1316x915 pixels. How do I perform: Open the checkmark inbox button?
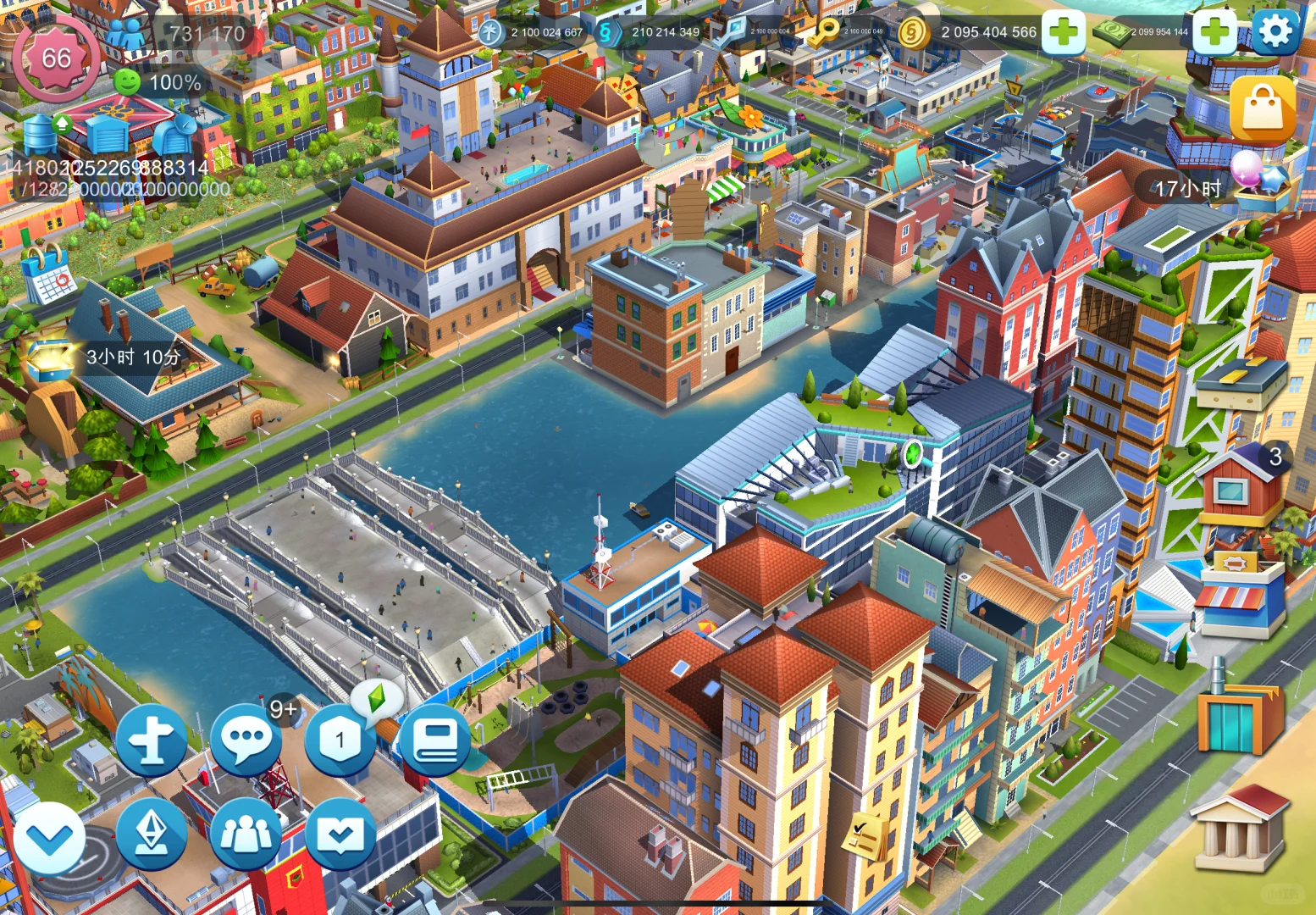click(x=340, y=835)
